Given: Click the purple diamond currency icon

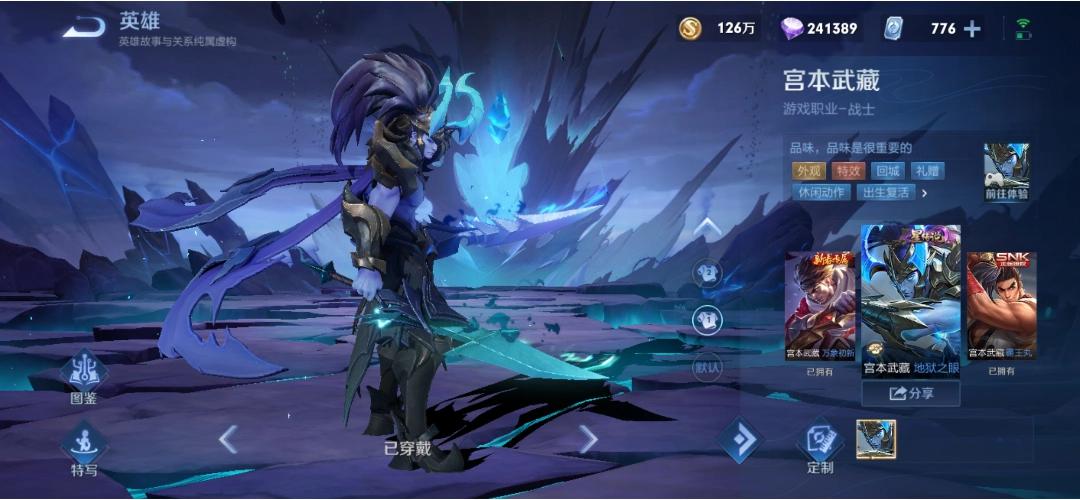Looking at the screenshot, I should pyautogui.click(x=791, y=29).
